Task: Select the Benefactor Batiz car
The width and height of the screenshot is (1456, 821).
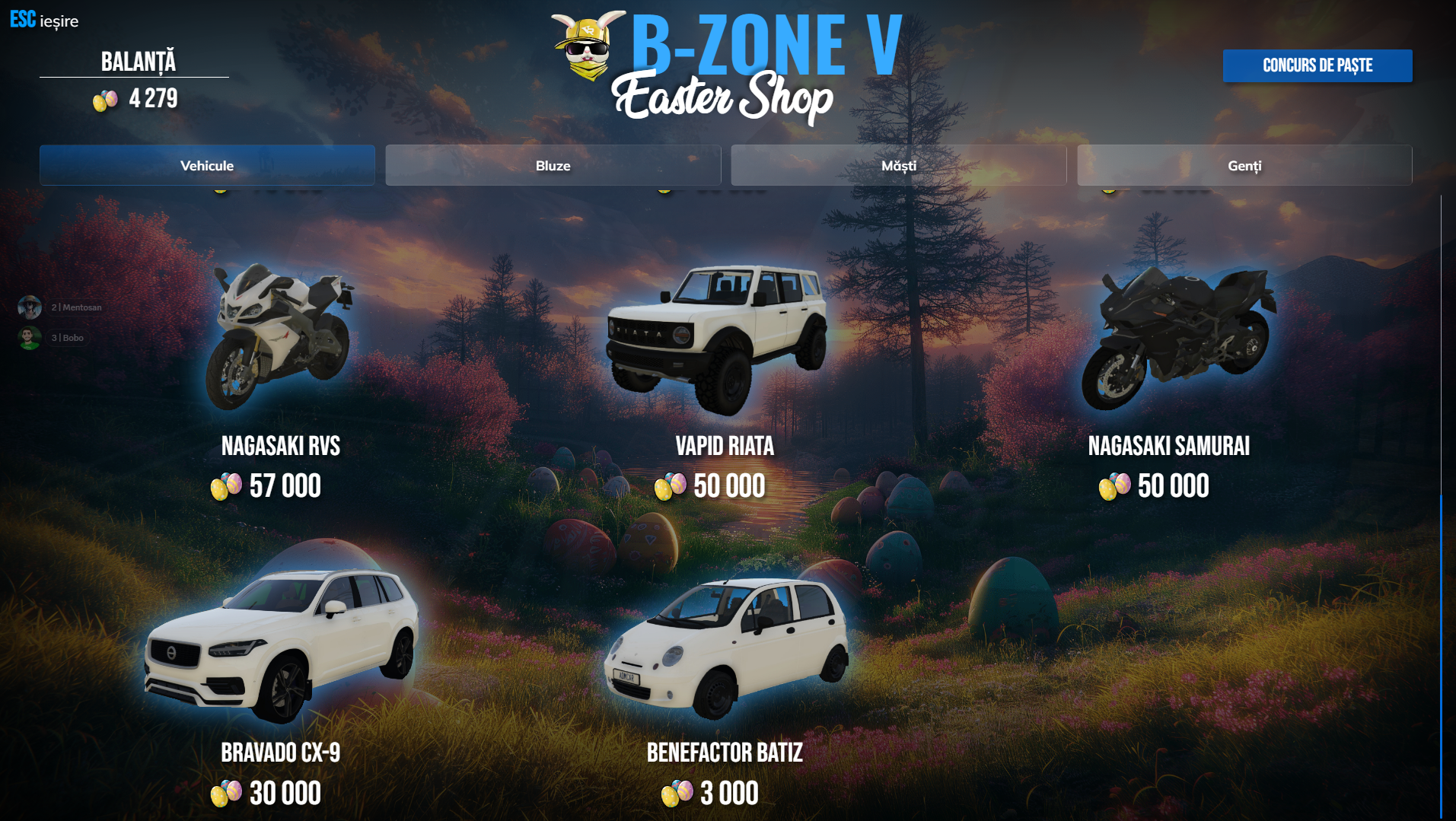Action: tap(725, 647)
